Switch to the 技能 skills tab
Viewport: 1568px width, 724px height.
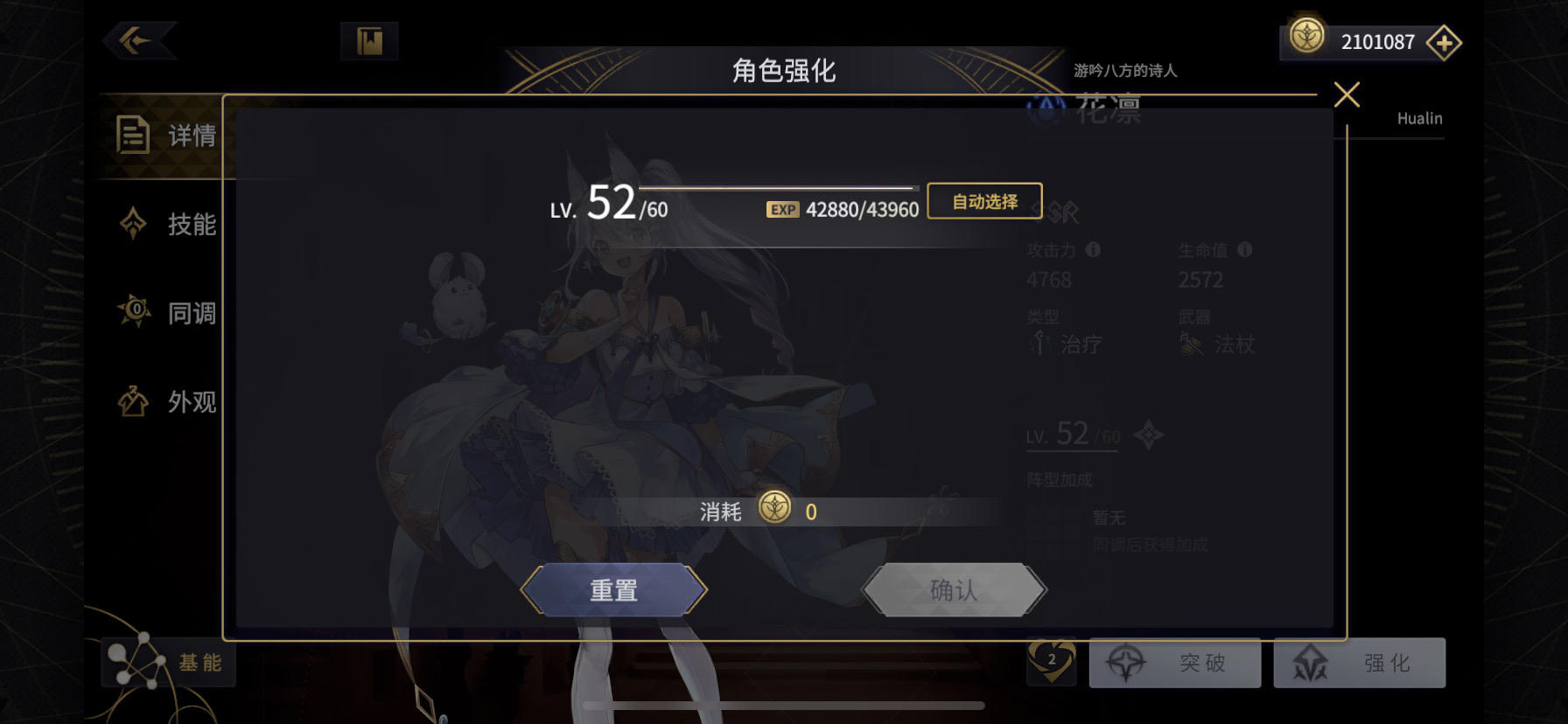(x=167, y=225)
